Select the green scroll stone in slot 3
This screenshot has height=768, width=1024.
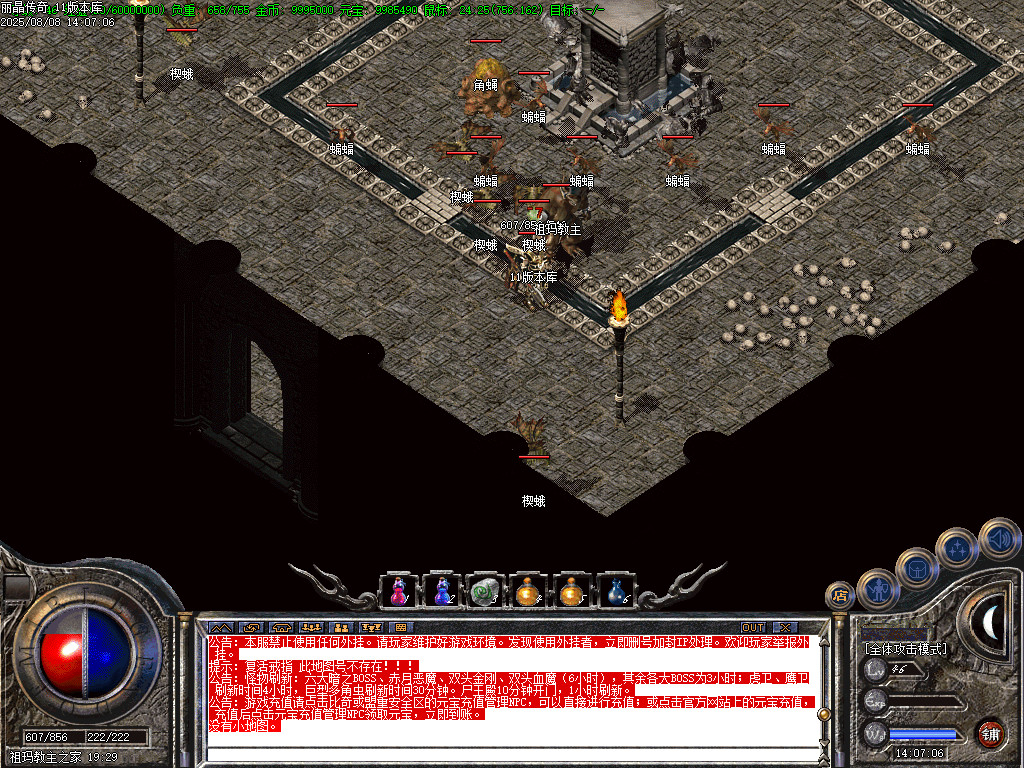click(485, 591)
